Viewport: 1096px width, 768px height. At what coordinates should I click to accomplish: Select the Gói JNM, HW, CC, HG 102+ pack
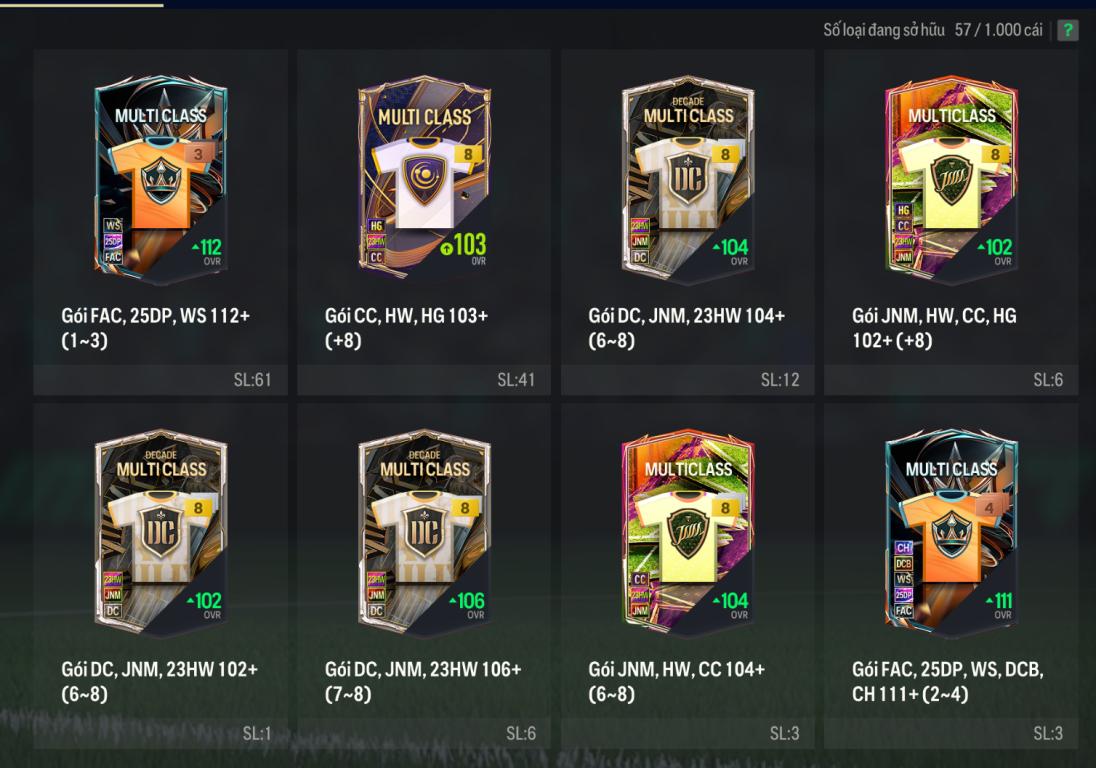(951, 180)
